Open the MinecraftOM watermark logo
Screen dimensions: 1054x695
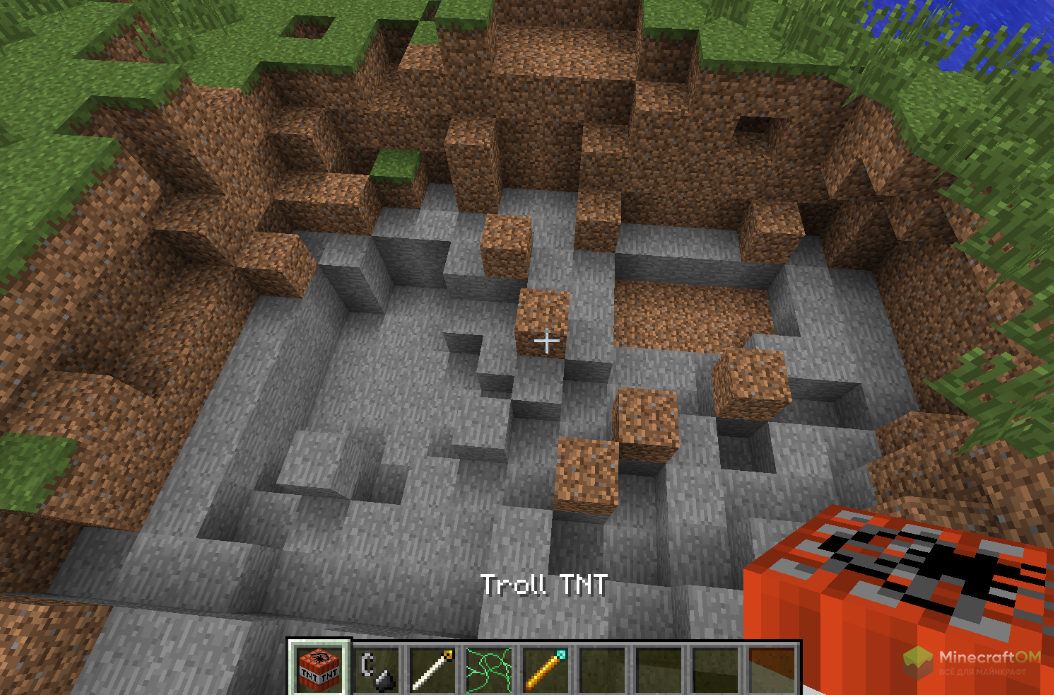coord(974,661)
